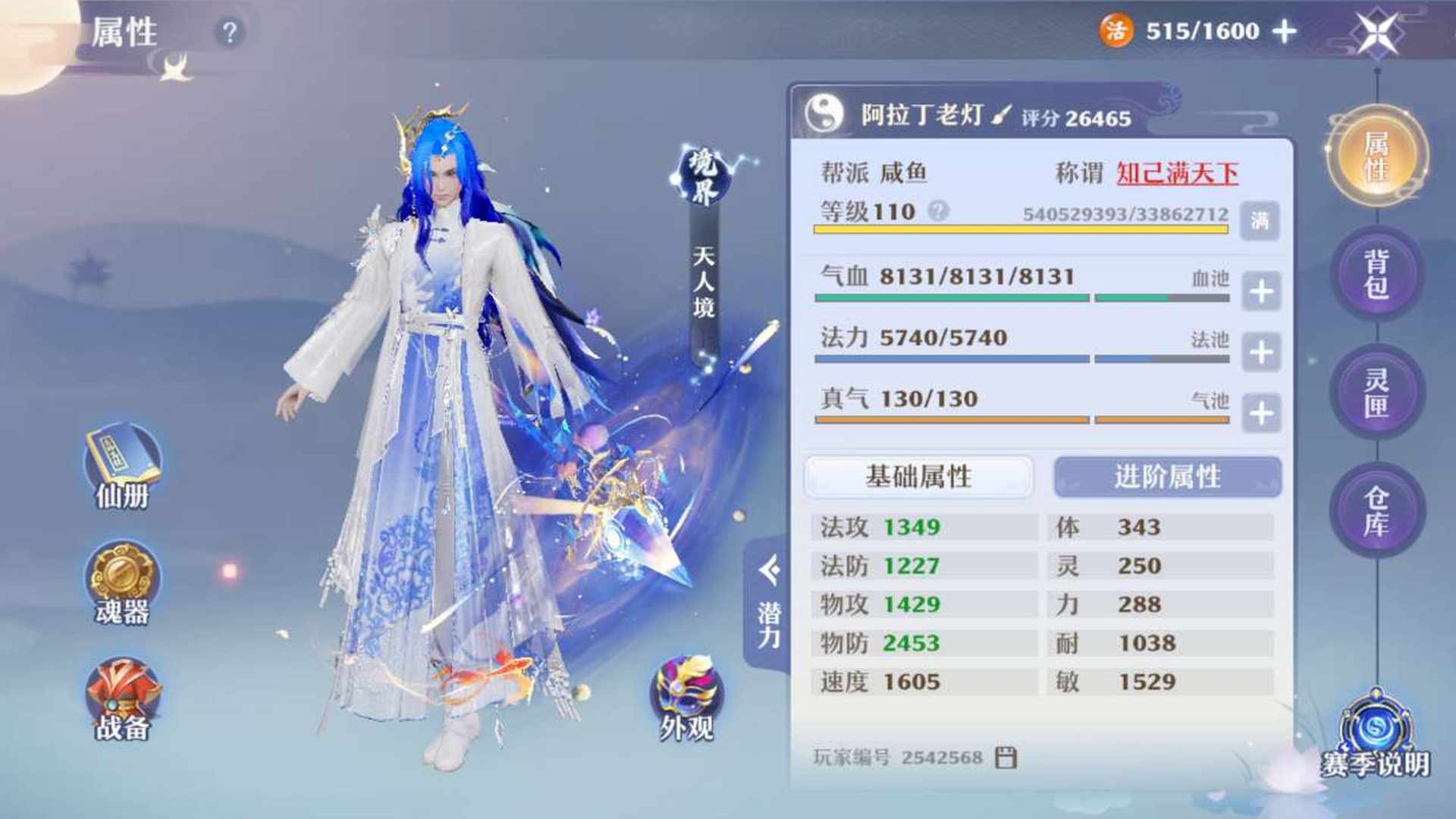
Task: Open the 知己满天下 title link
Action: (1177, 174)
